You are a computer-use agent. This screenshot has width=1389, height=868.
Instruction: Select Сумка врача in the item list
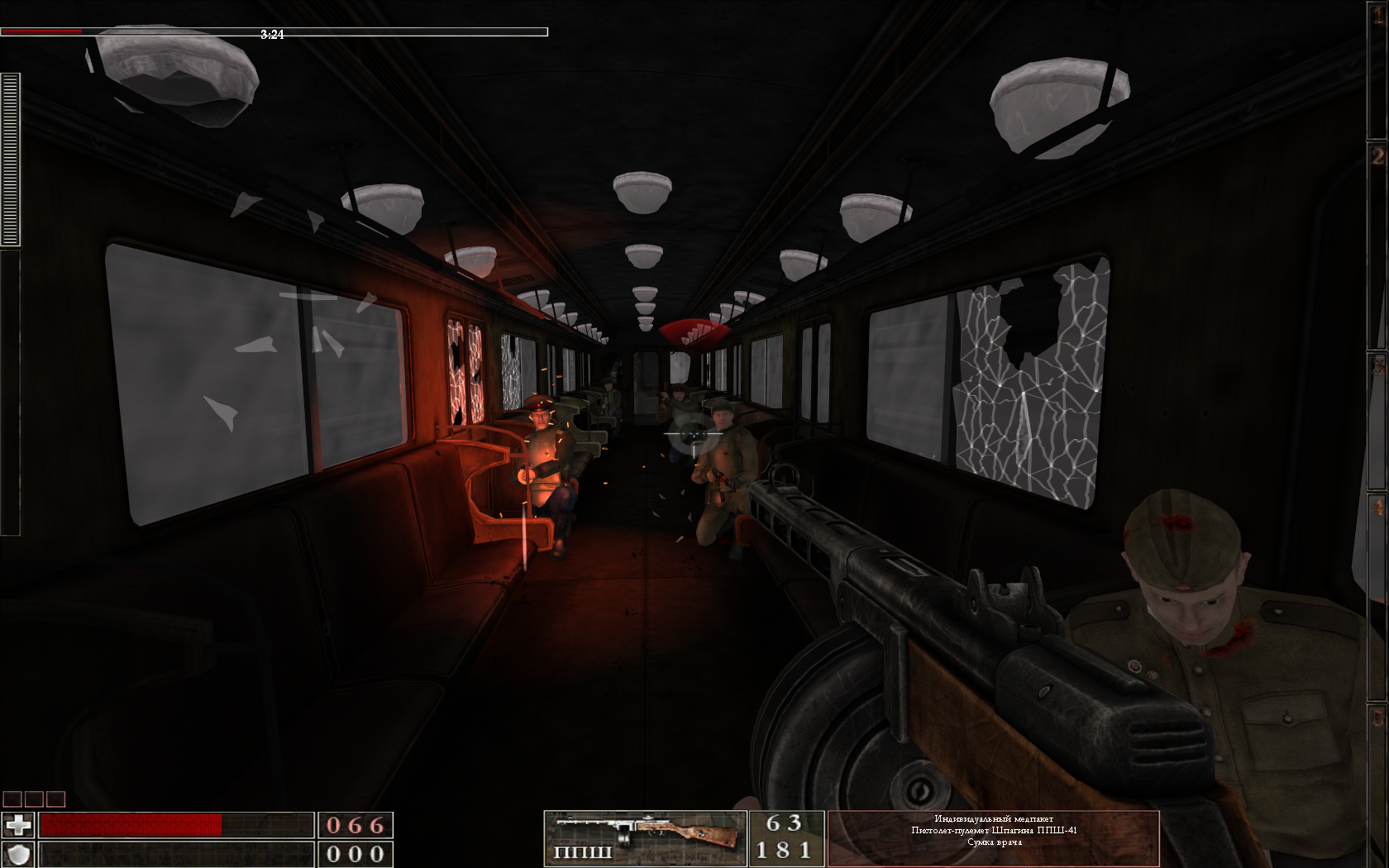(994, 842)
